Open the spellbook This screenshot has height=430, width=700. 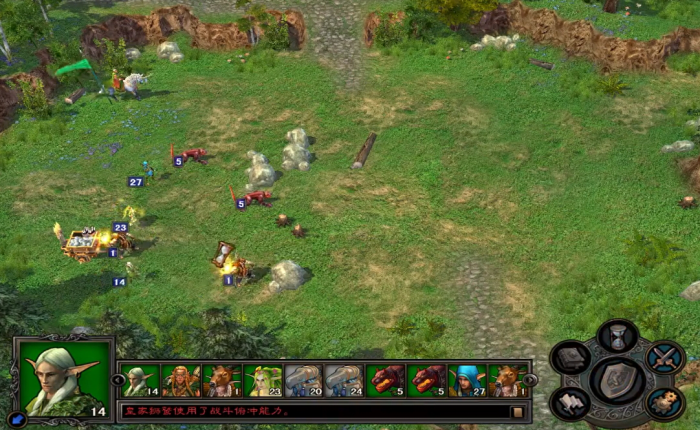pos(571,358)
